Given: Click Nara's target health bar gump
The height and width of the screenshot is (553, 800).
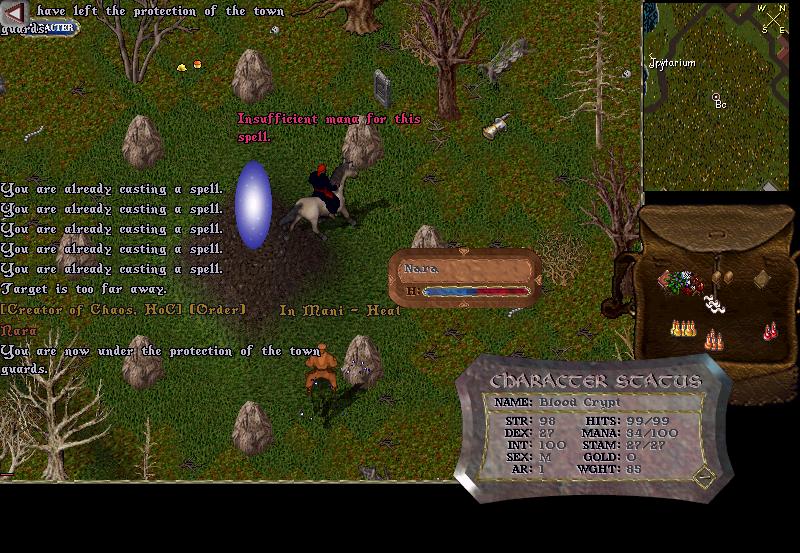Looking at the screenshot, I should 465,278.
